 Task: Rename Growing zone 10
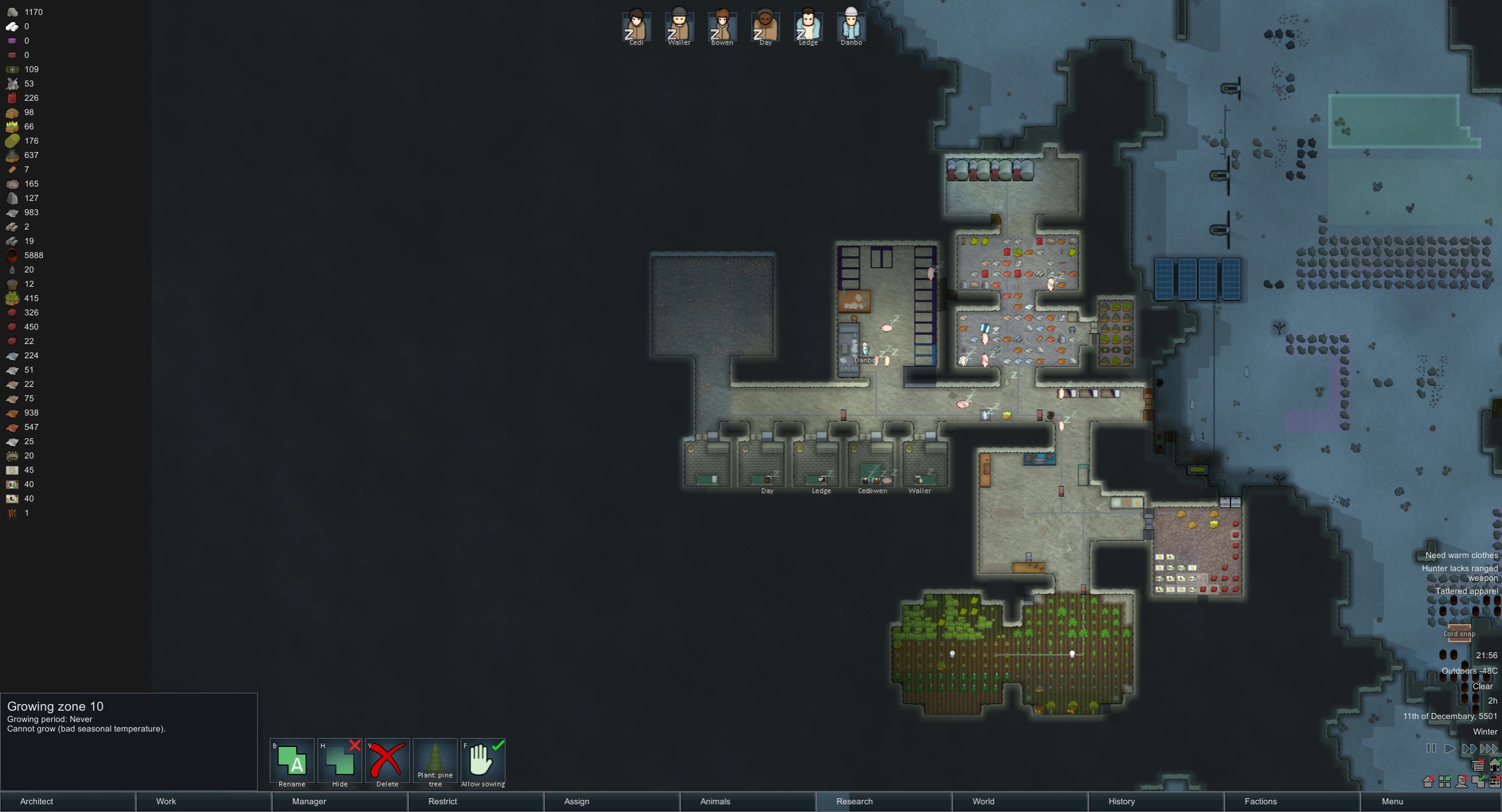[x=291, y=762]
